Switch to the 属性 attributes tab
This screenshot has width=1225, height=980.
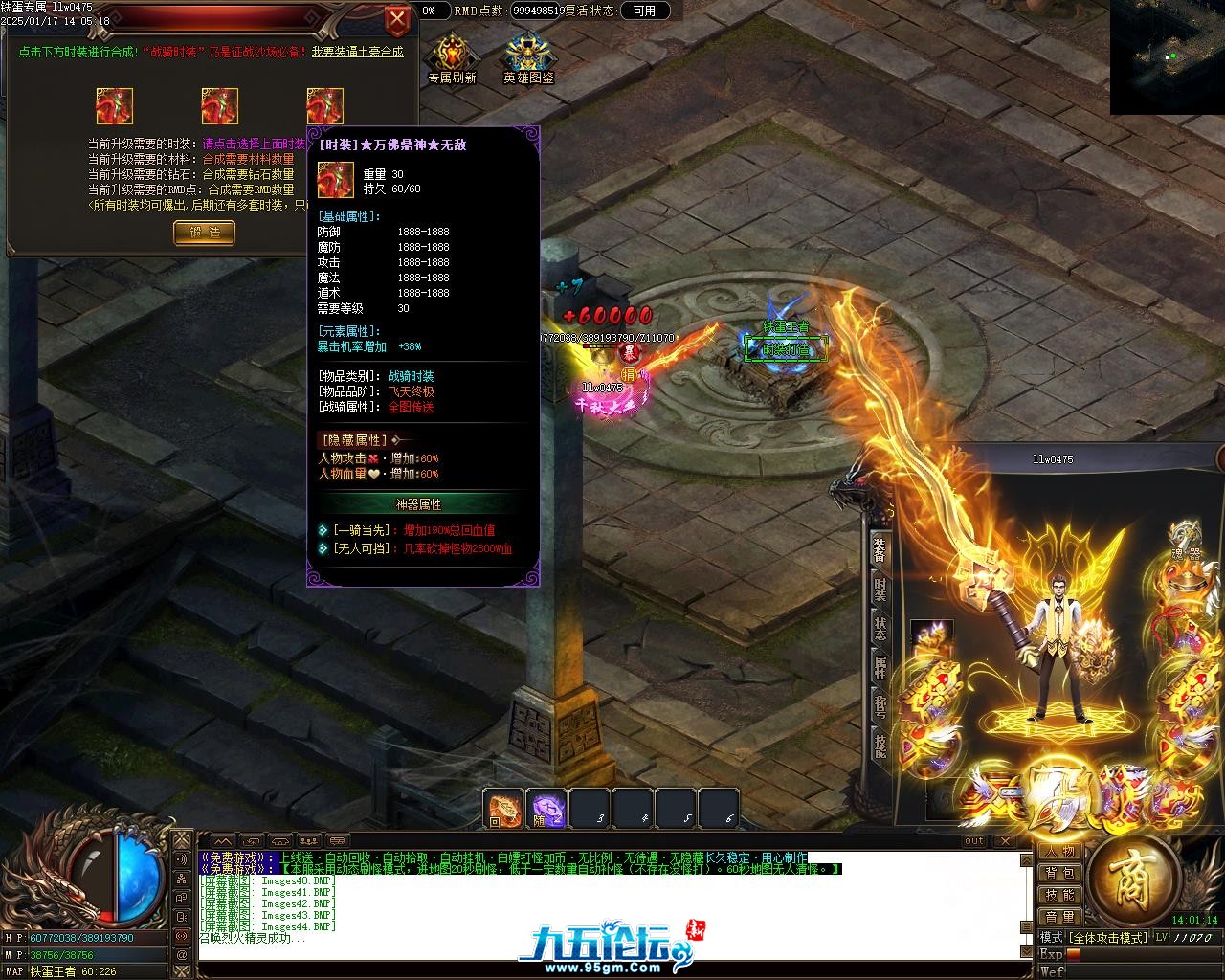pos(880,667)
